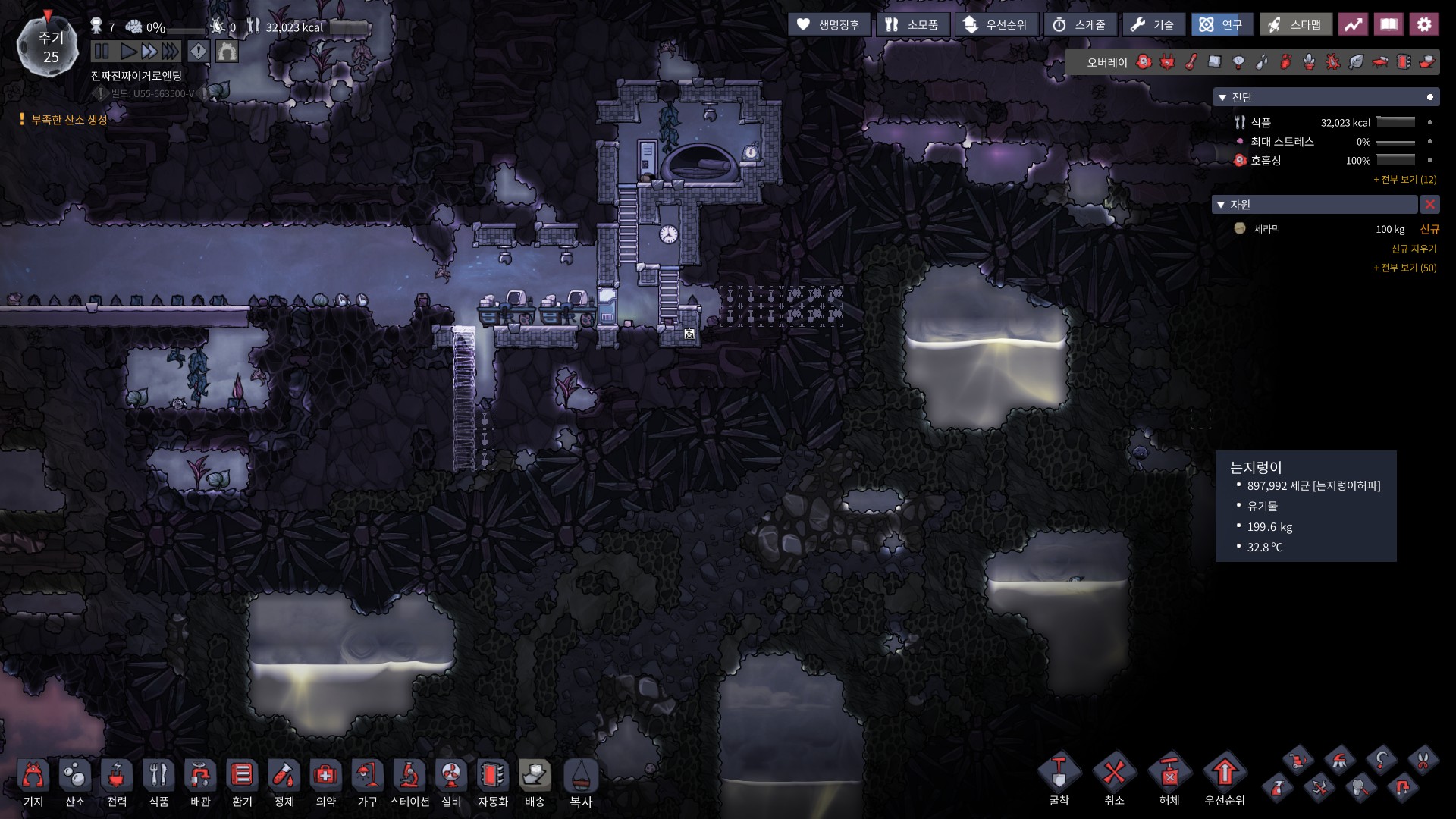Open the 기술 skills menu
The width and height of the screenshot is (1456, 819).
click(x=1153, y=25)
